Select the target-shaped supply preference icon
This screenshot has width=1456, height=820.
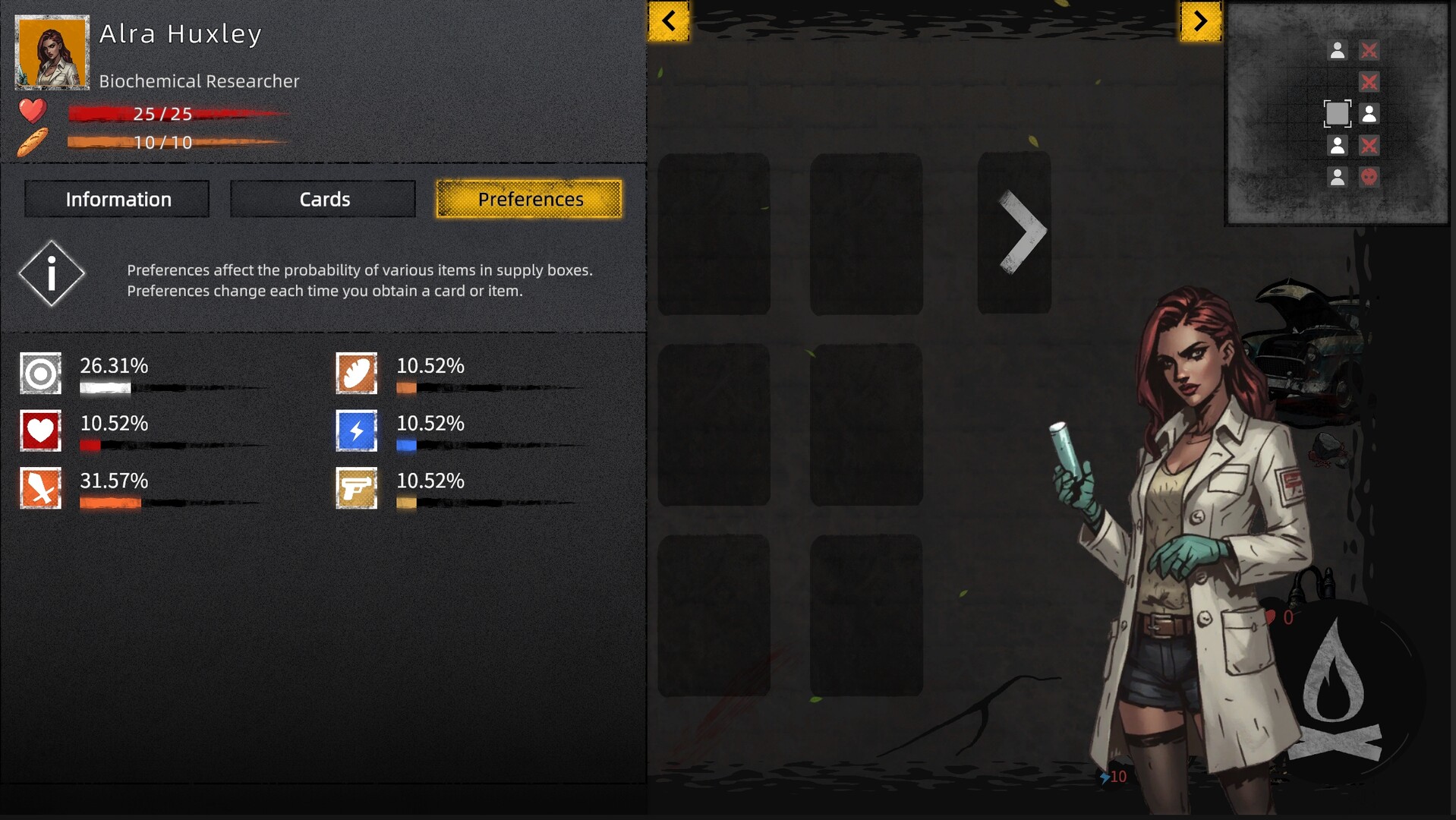[39, 373]
